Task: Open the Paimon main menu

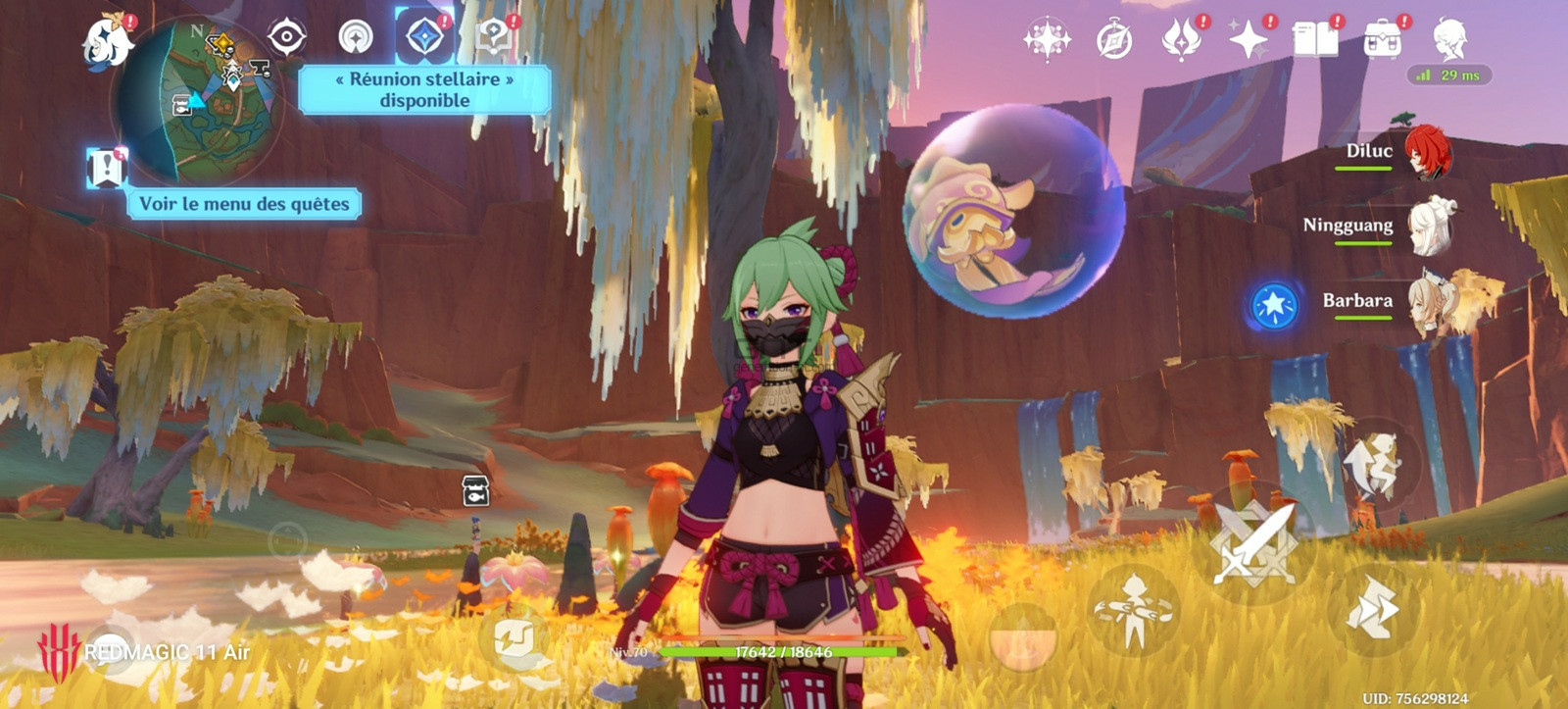Action: (x=106, y=41)
